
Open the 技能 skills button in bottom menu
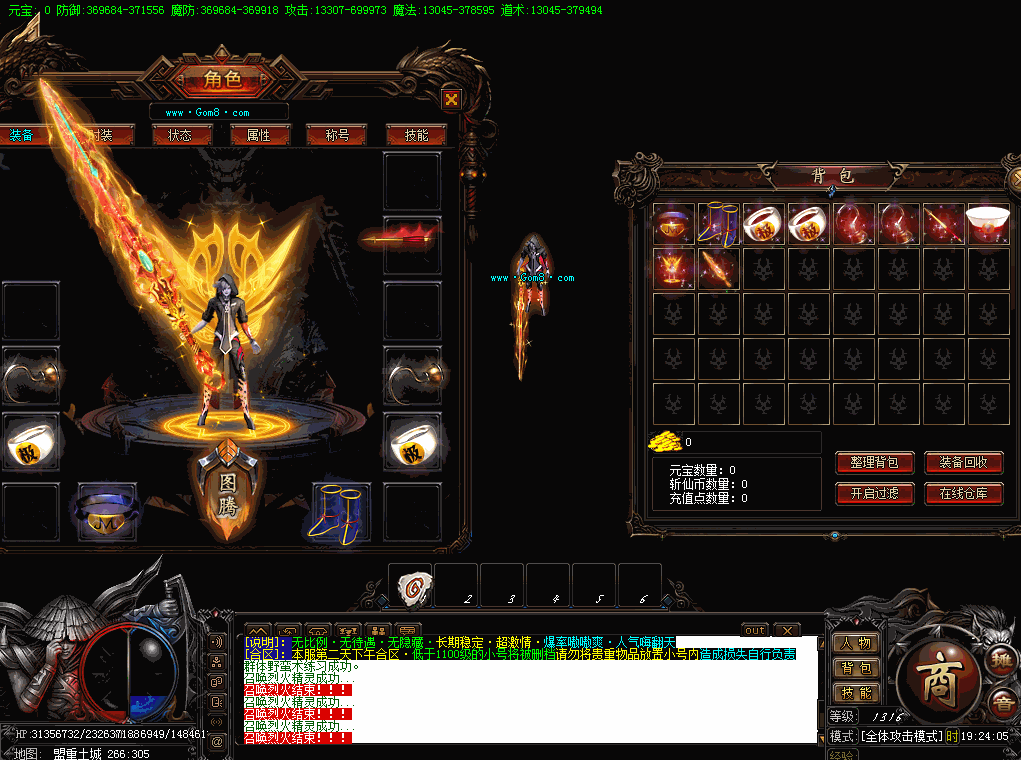click(x=856, y=693)
